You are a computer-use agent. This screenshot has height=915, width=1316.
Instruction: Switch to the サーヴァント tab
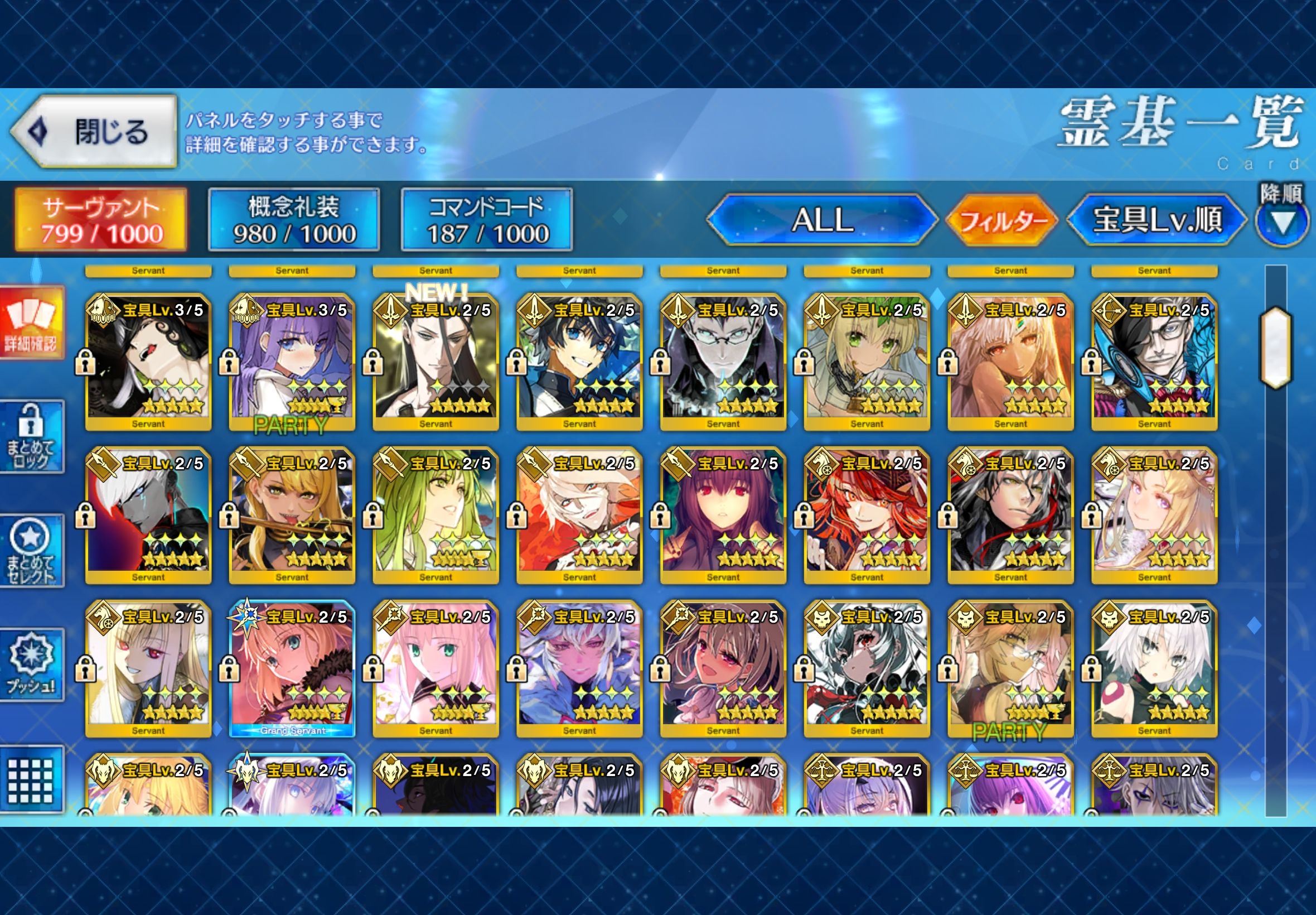[101, 220]
